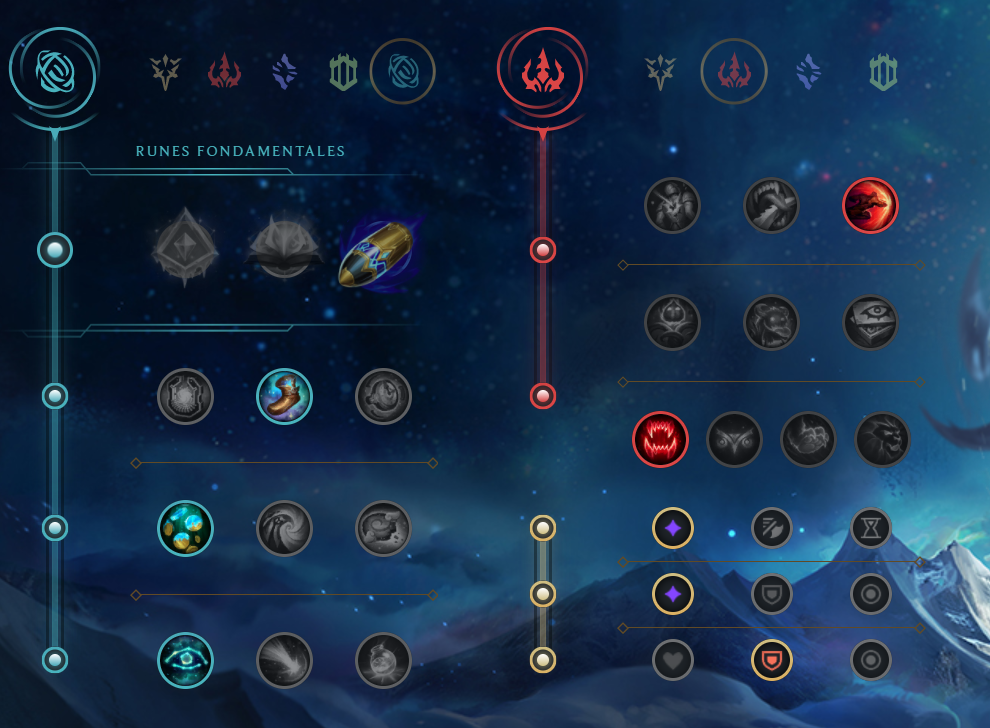Switch primary path to Precision
Viewport: 990px width, 728px height.
(163, 71)
